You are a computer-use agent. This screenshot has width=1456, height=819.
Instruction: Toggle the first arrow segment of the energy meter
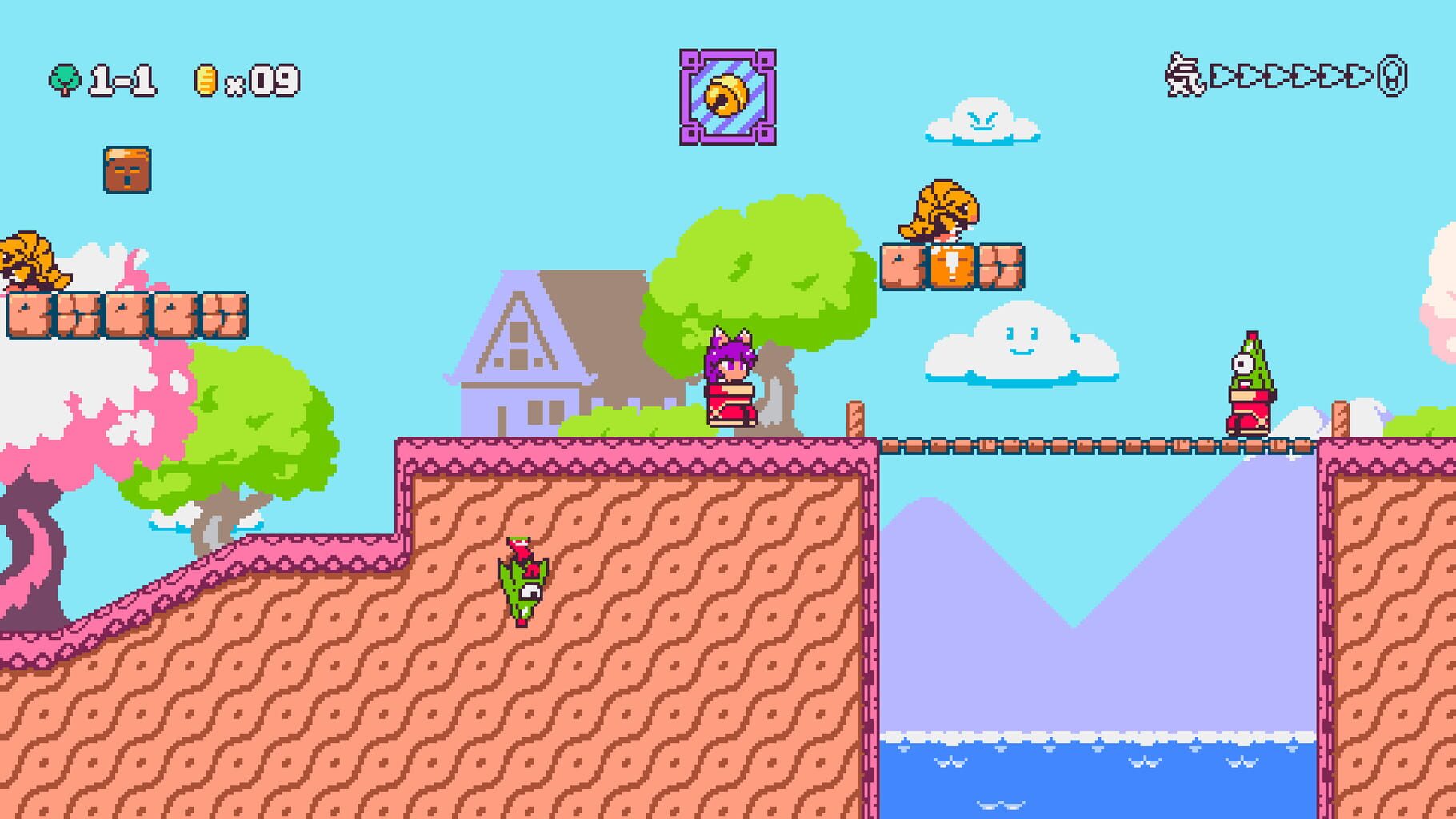pos(1222,76)
